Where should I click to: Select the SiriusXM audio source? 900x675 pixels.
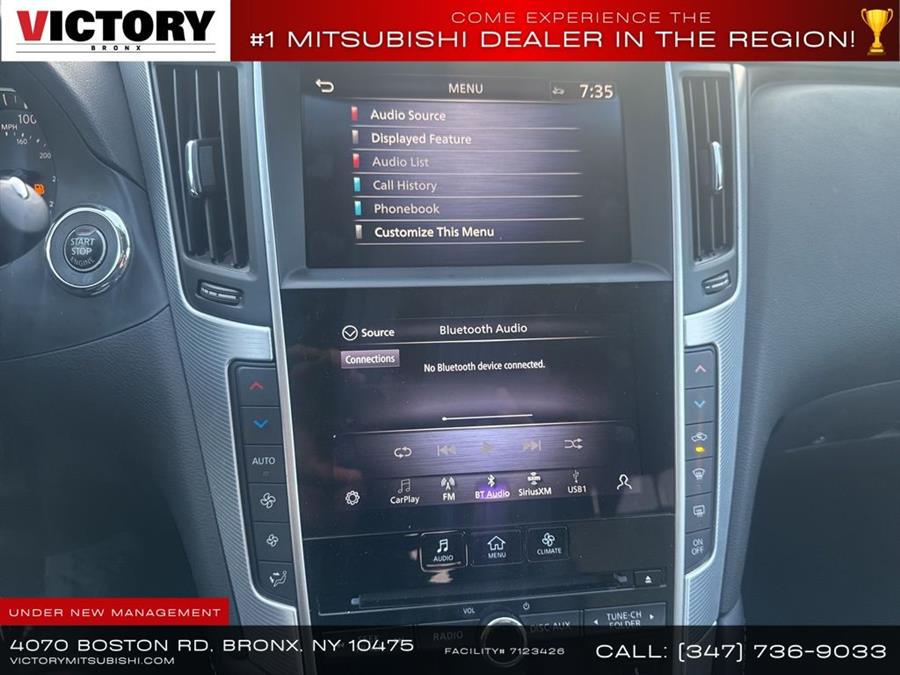coord(534,485)
